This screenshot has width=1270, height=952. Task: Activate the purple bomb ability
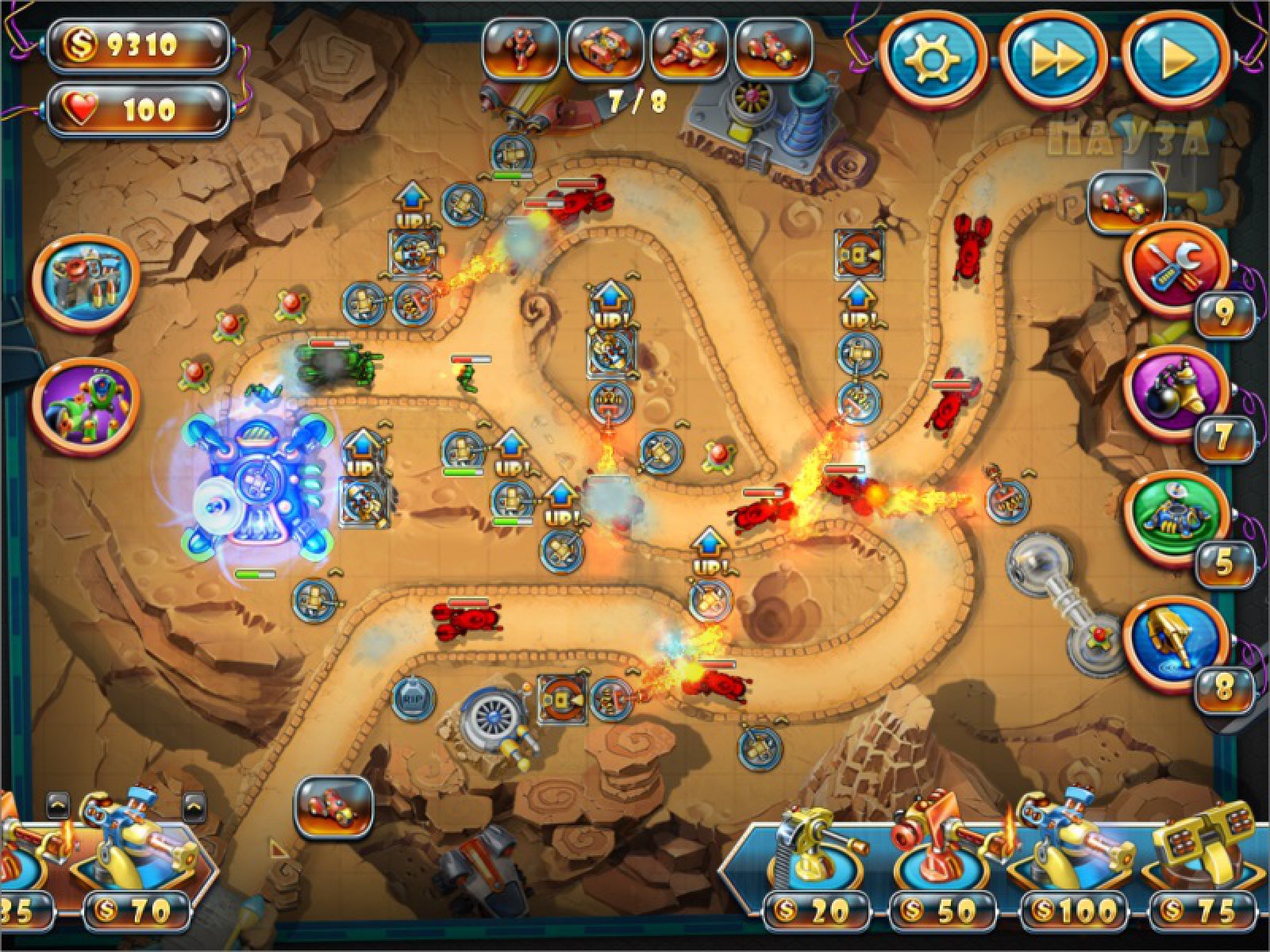point(1176,390)
